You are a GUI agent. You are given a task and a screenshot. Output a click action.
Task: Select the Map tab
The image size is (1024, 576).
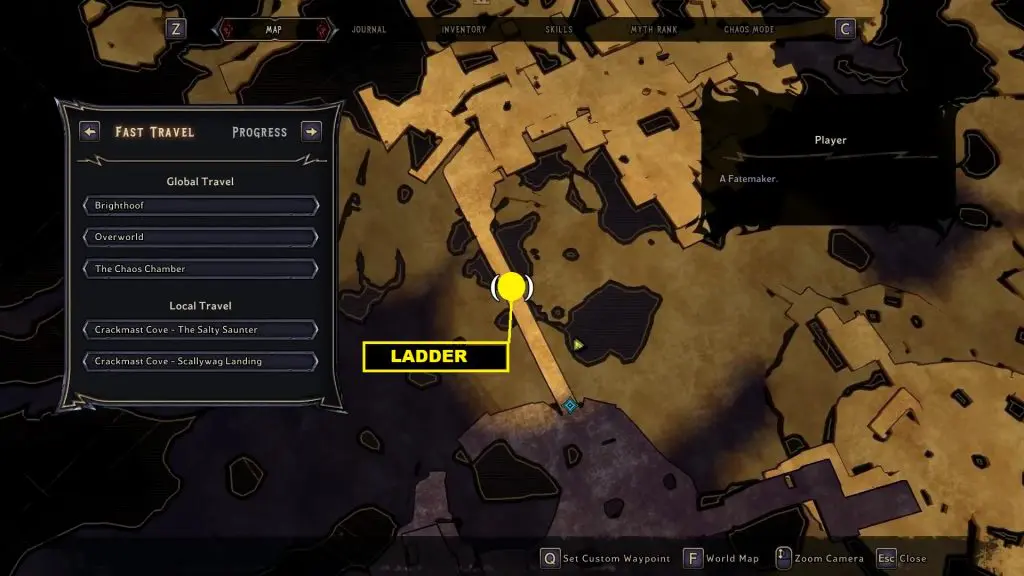pyautogui.click(x=274, y=30)
